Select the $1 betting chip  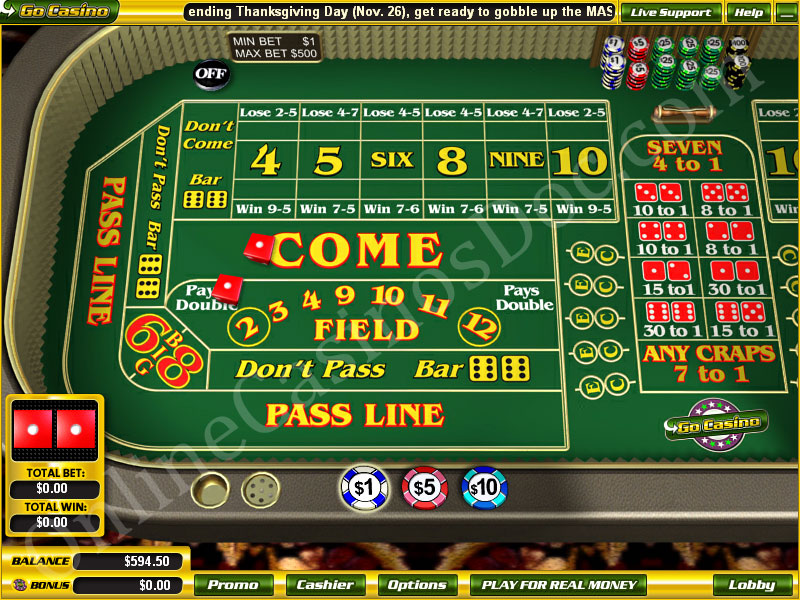tap(363, 487)
